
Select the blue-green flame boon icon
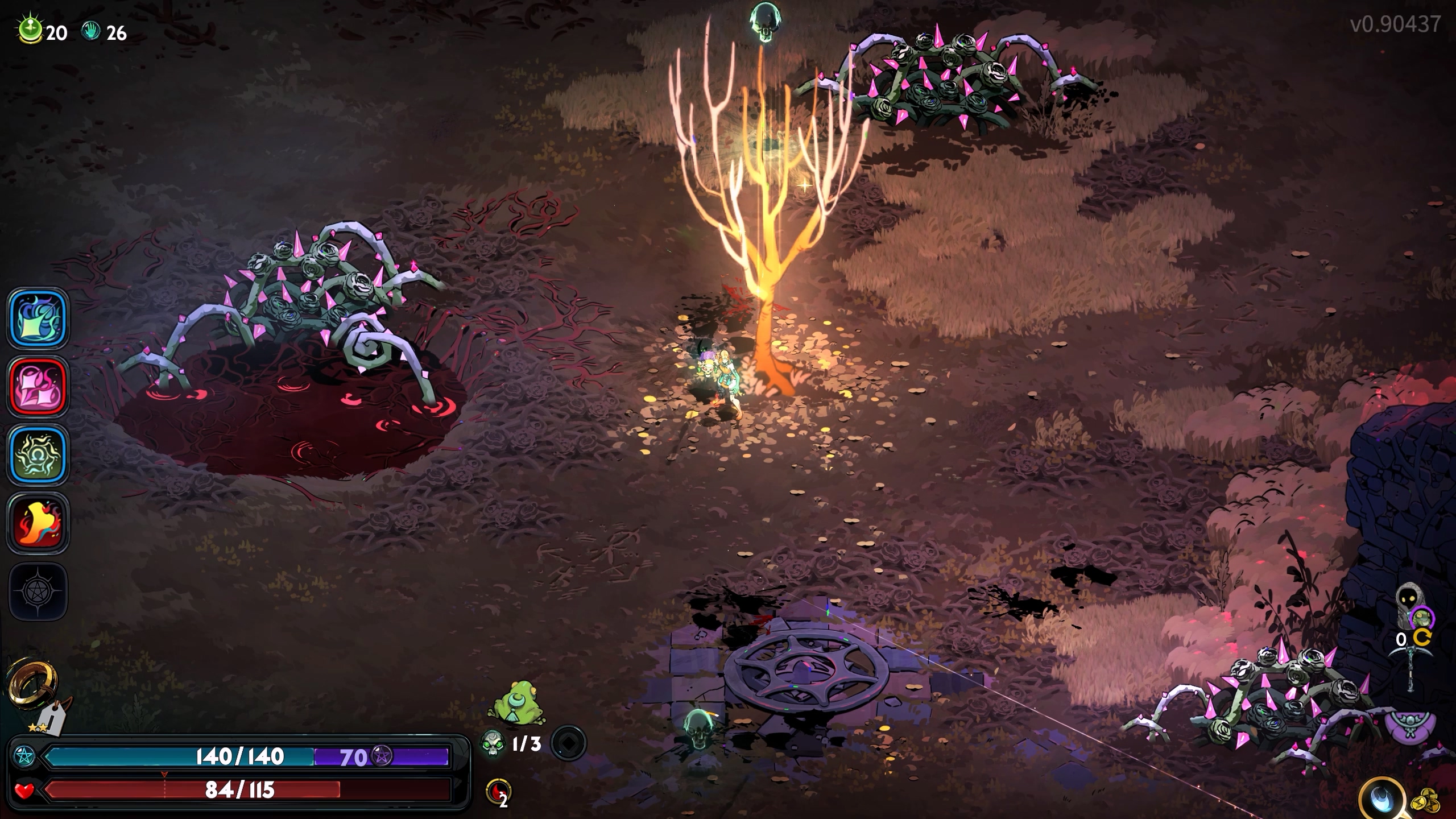coord(38,318)
